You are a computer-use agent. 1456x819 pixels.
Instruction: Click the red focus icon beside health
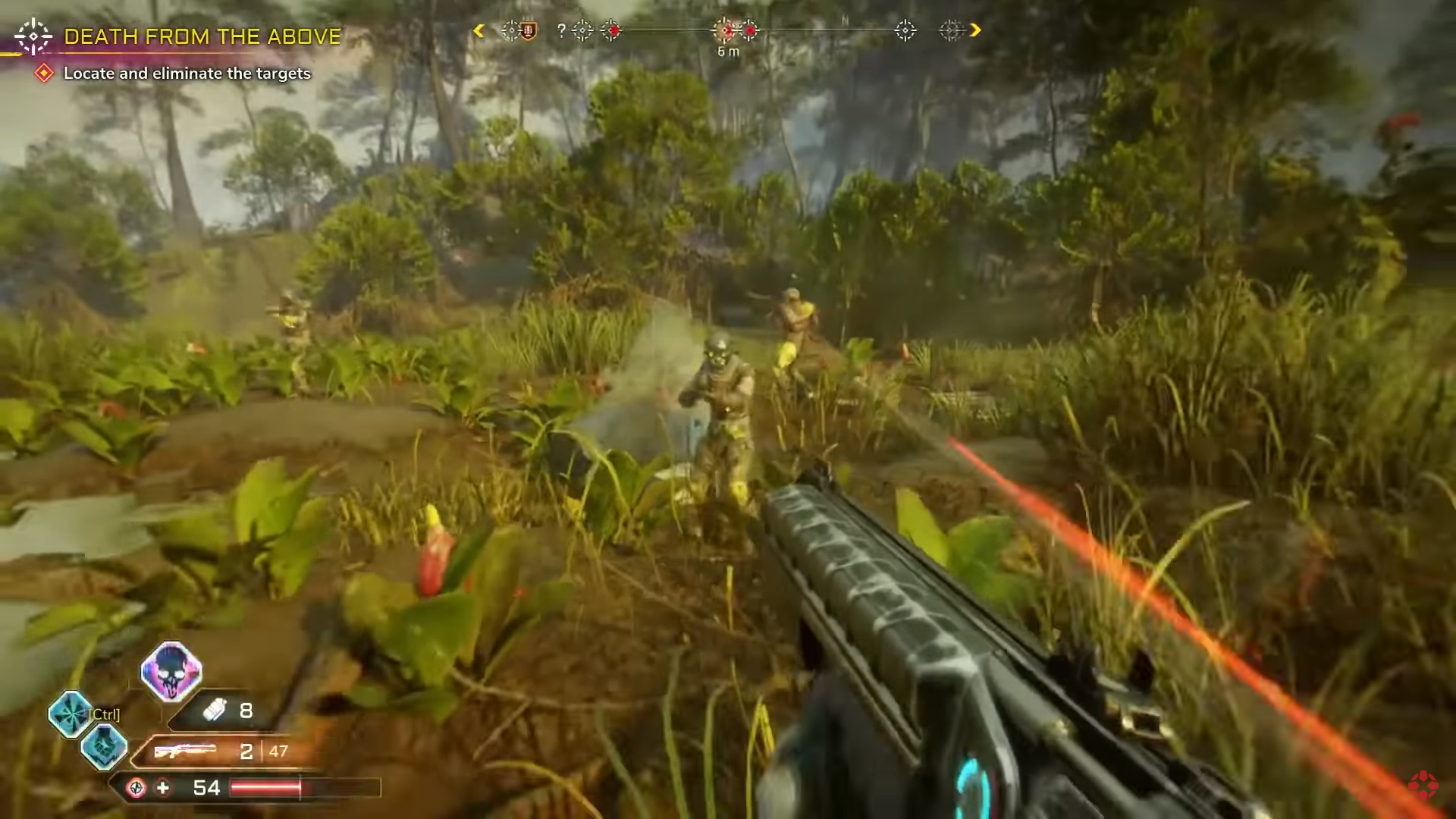(136, 788)
